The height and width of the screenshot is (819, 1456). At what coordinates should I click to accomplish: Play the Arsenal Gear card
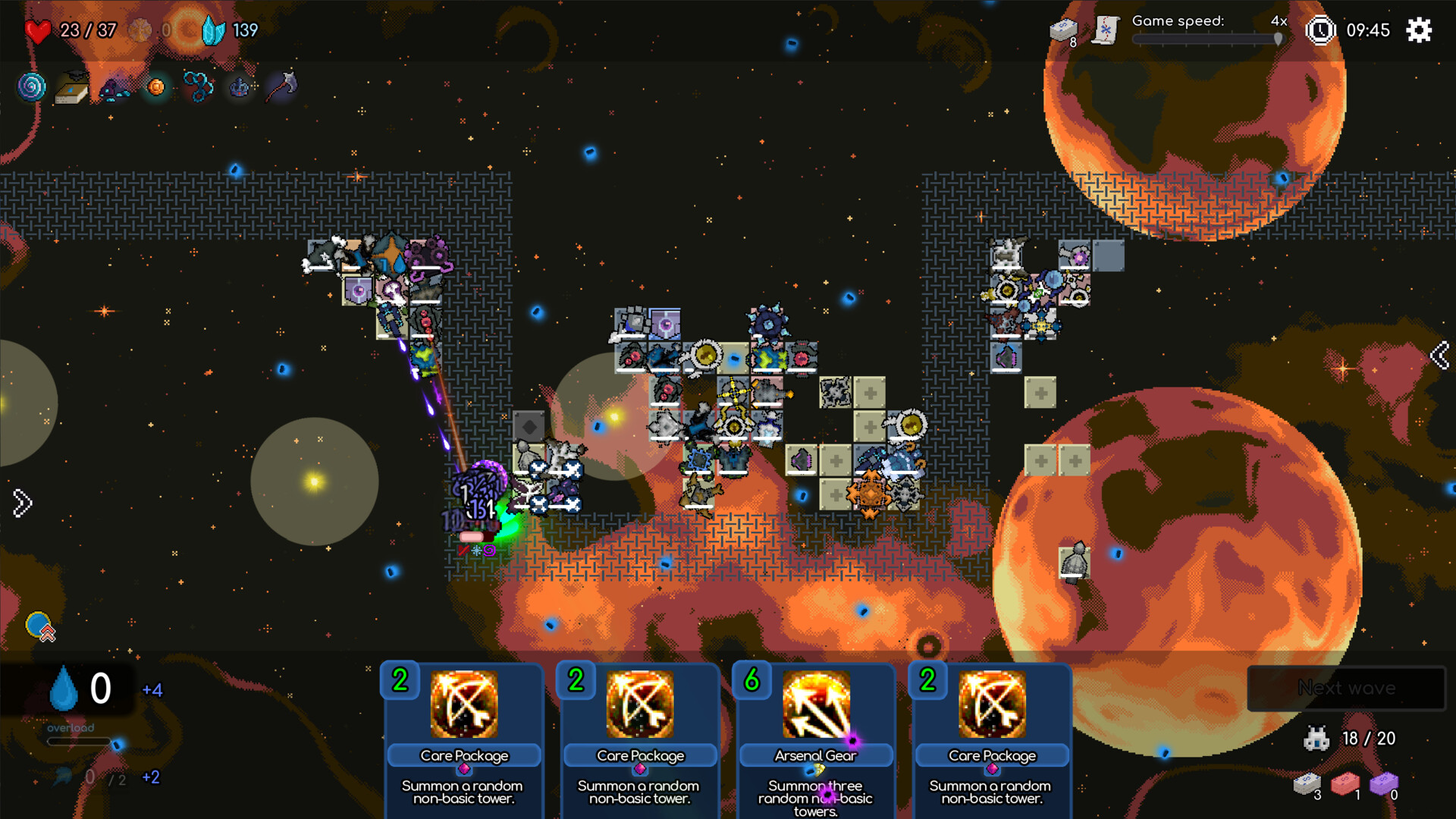(x=814, y=728)
